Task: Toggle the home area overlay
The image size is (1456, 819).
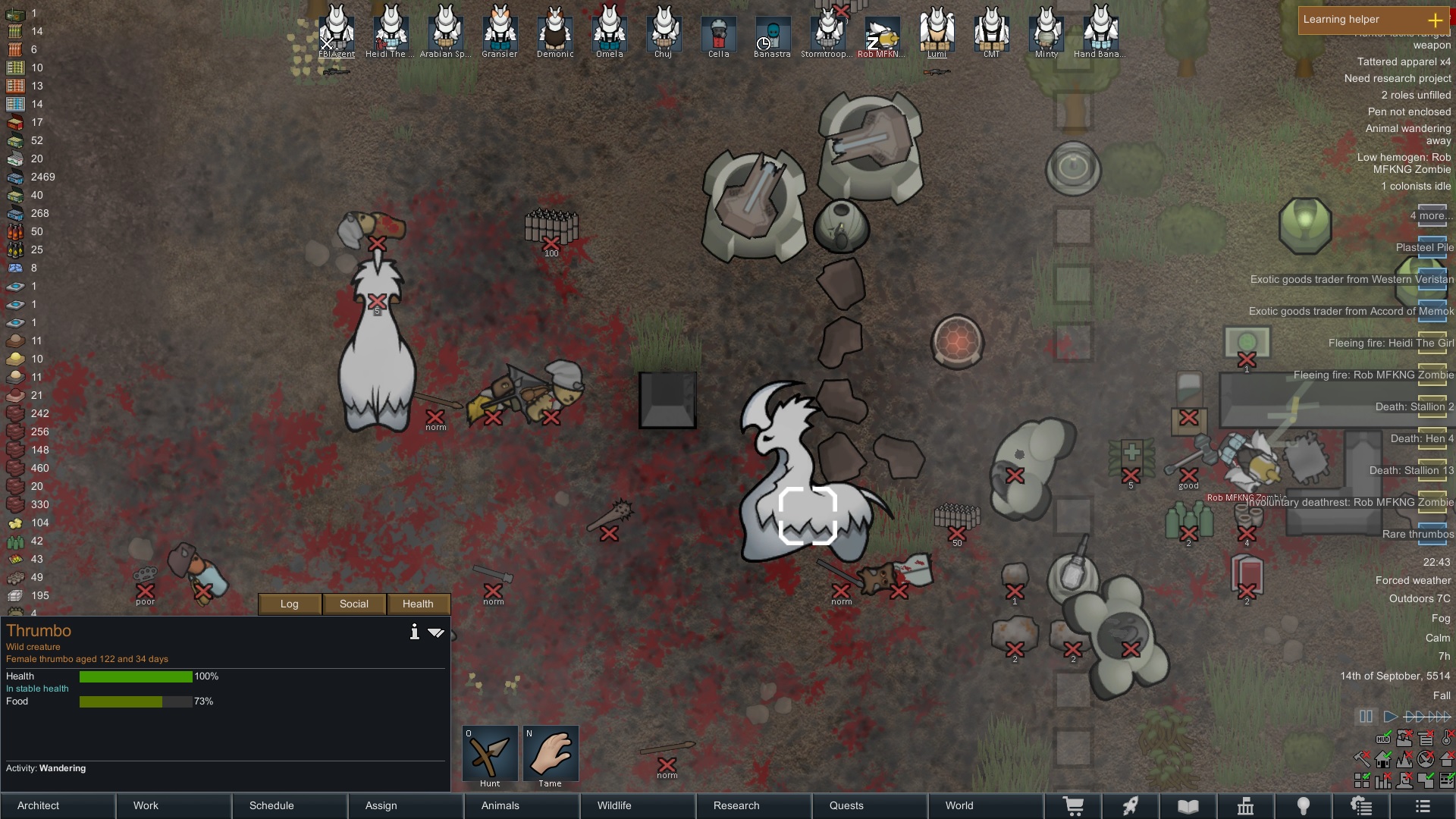Action: point(1382,759)
